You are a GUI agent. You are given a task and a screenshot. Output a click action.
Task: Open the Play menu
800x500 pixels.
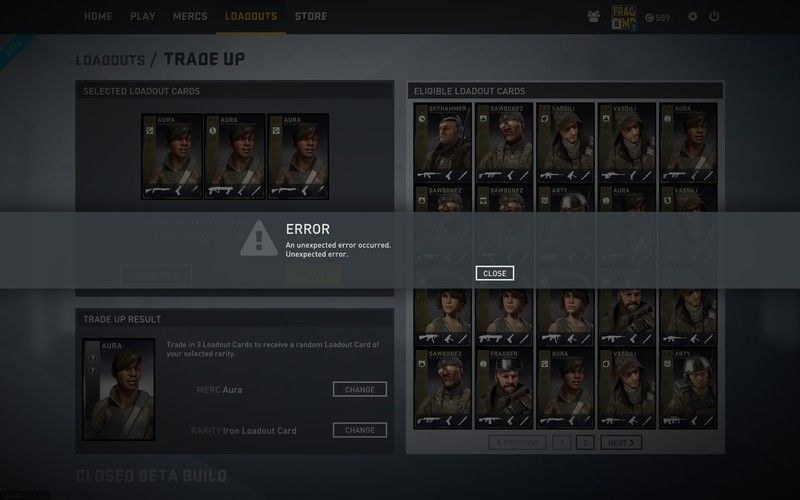point(141,17)
